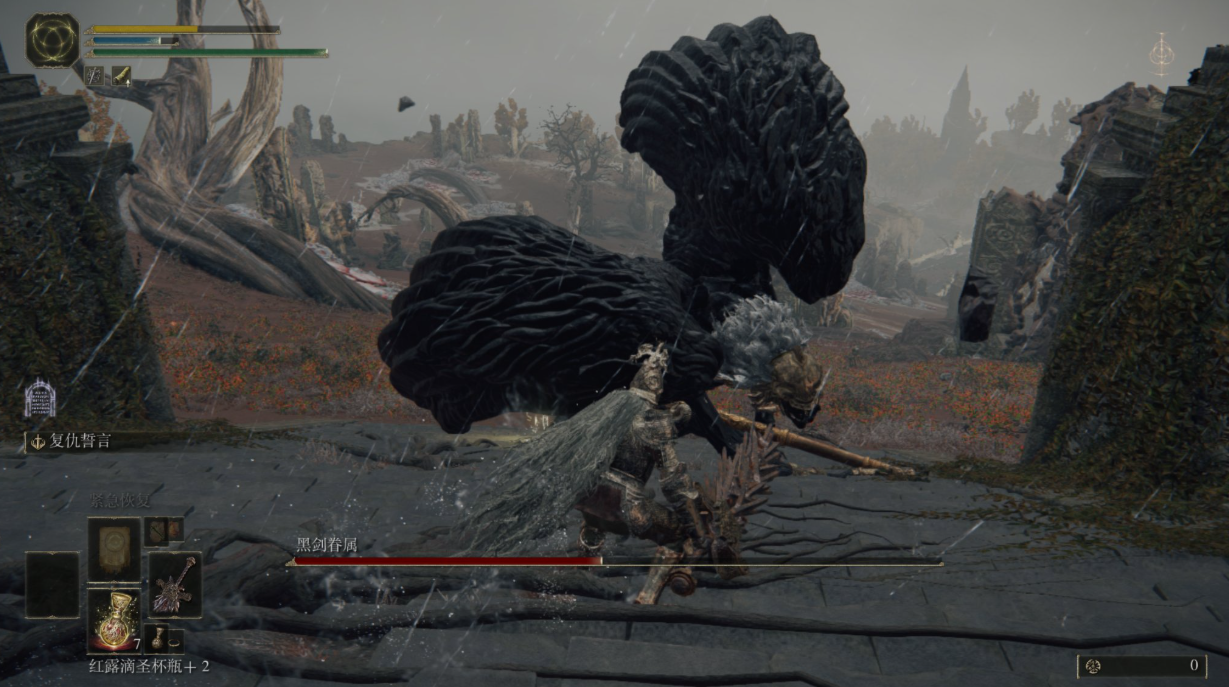This screenshot has height=687, width=1229.
Task: Click the golden rings emblem icon
Action: pos(52,41)
